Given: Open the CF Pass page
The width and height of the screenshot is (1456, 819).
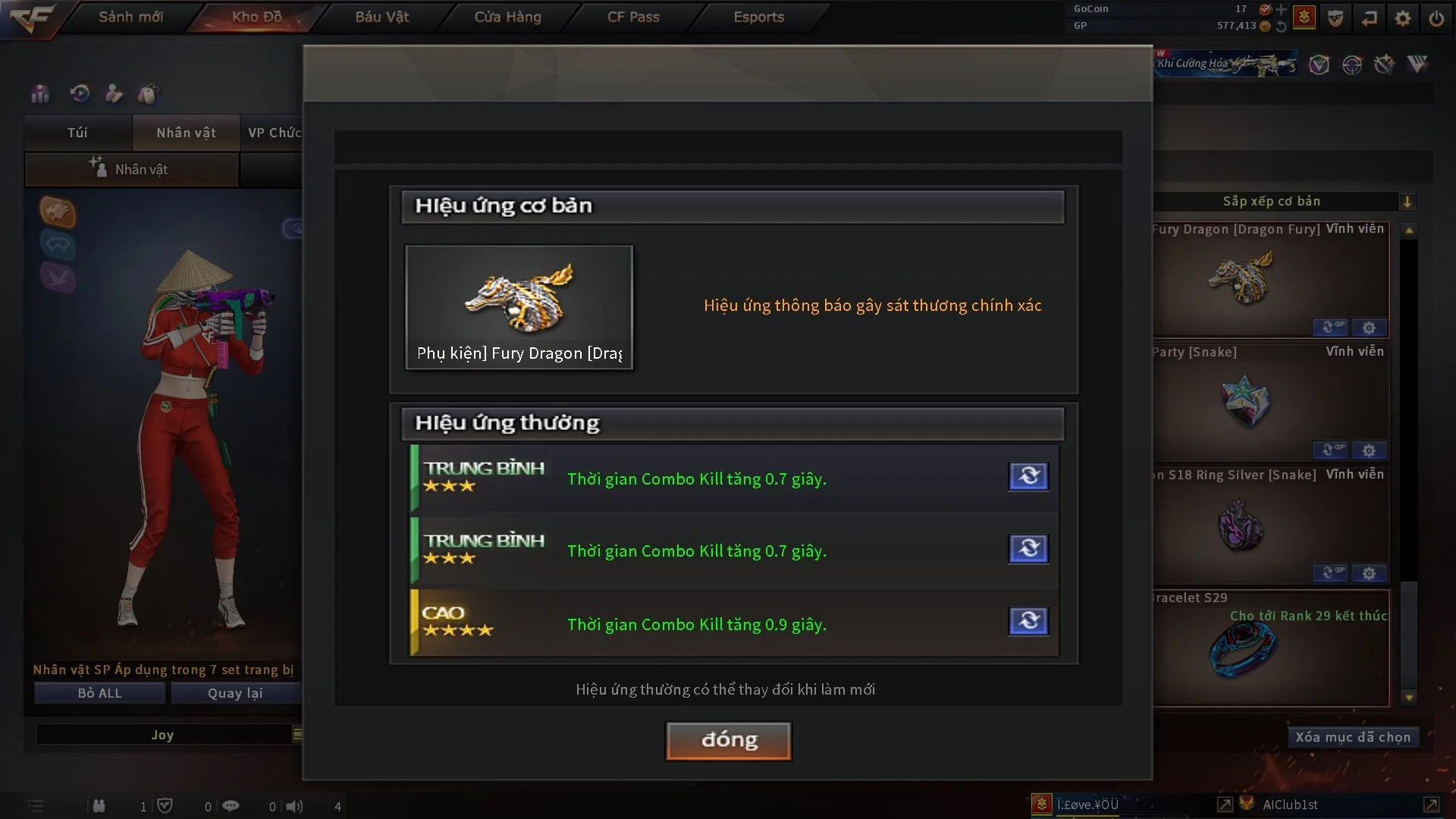Looking at the screenshot, I should pos(633,17).
